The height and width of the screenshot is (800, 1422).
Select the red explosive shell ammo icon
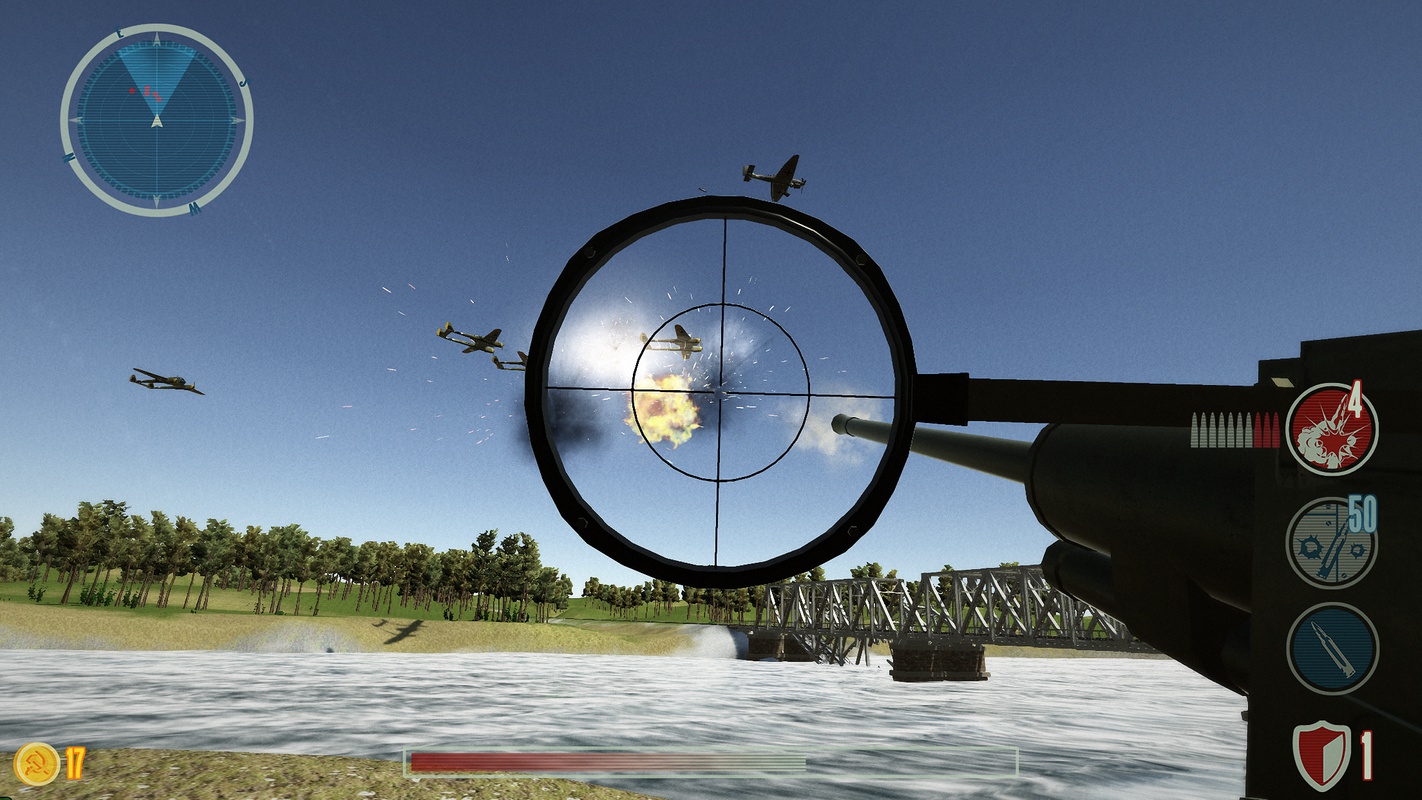coord(1331,429)
